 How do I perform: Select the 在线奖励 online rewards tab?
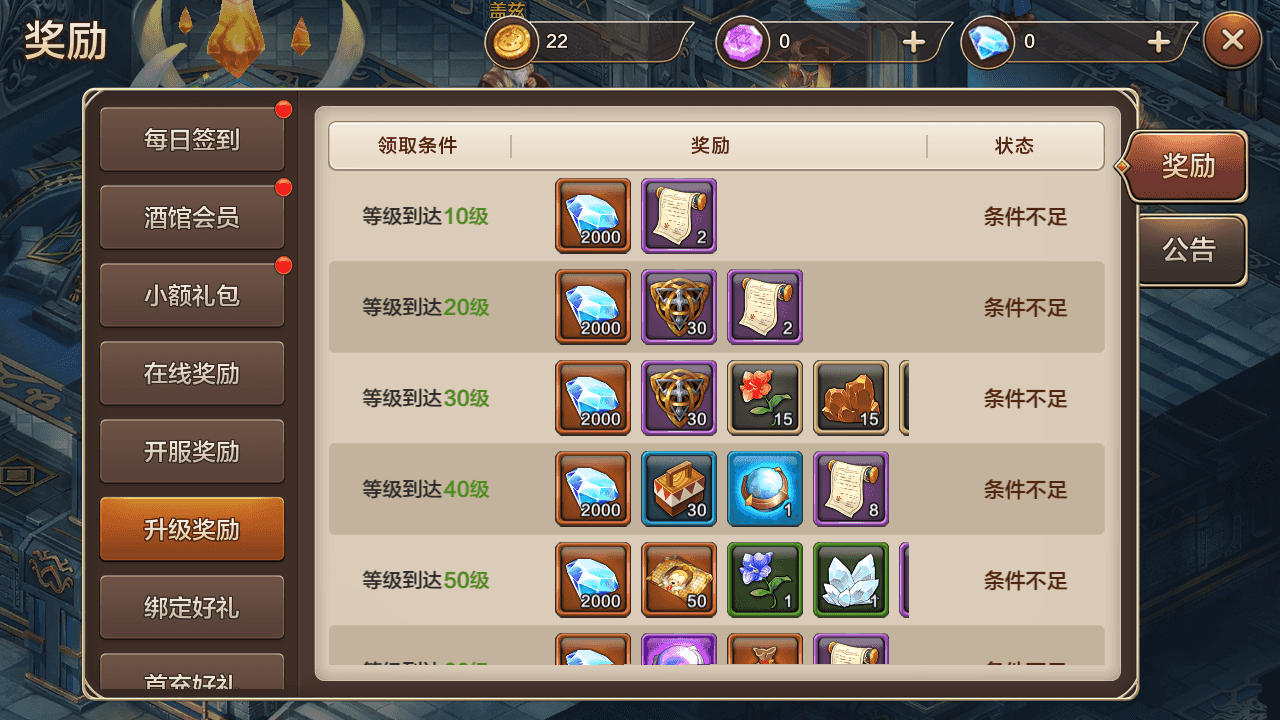coord(191,372)
